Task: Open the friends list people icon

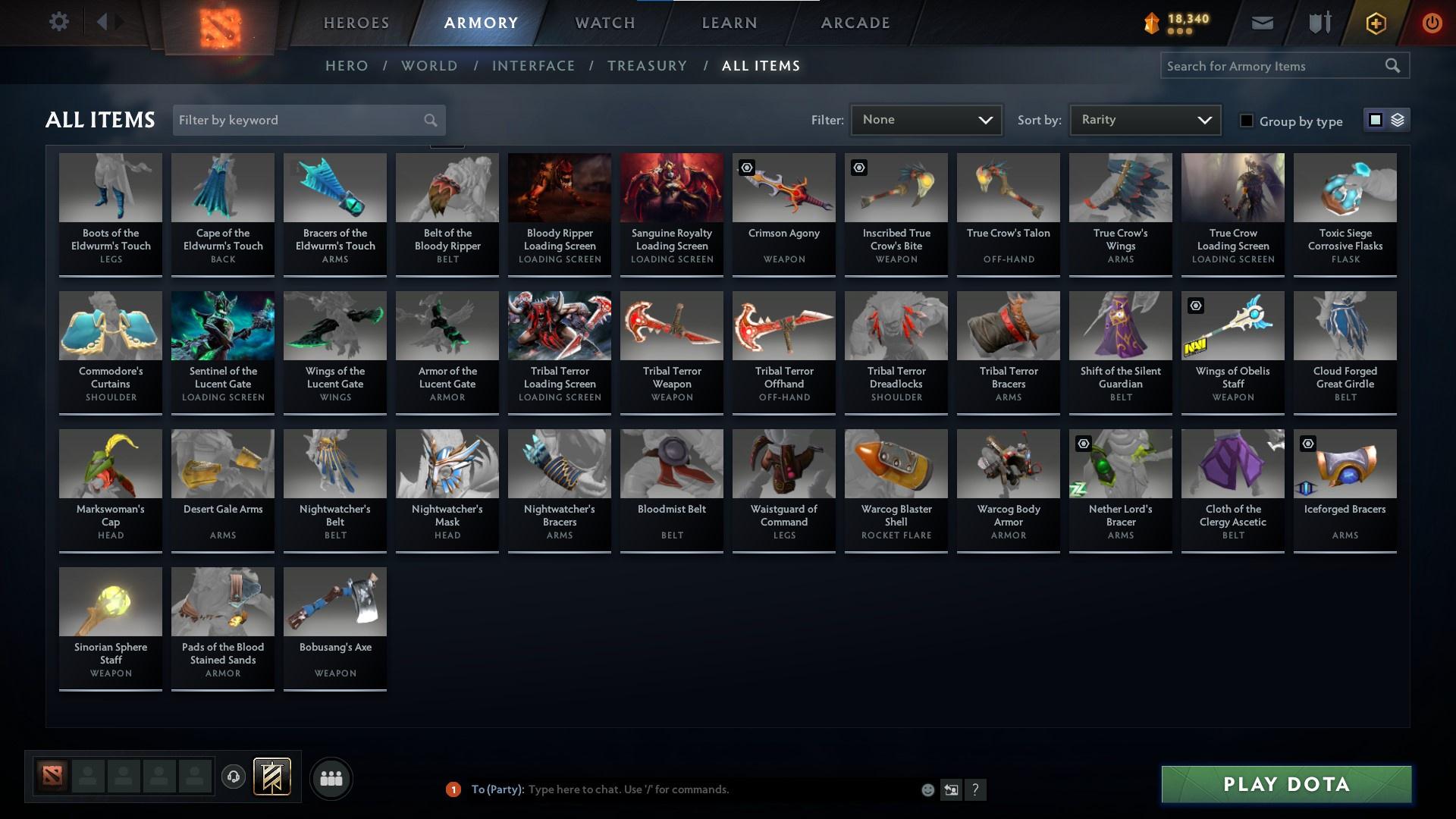Action: pos(331,778)
